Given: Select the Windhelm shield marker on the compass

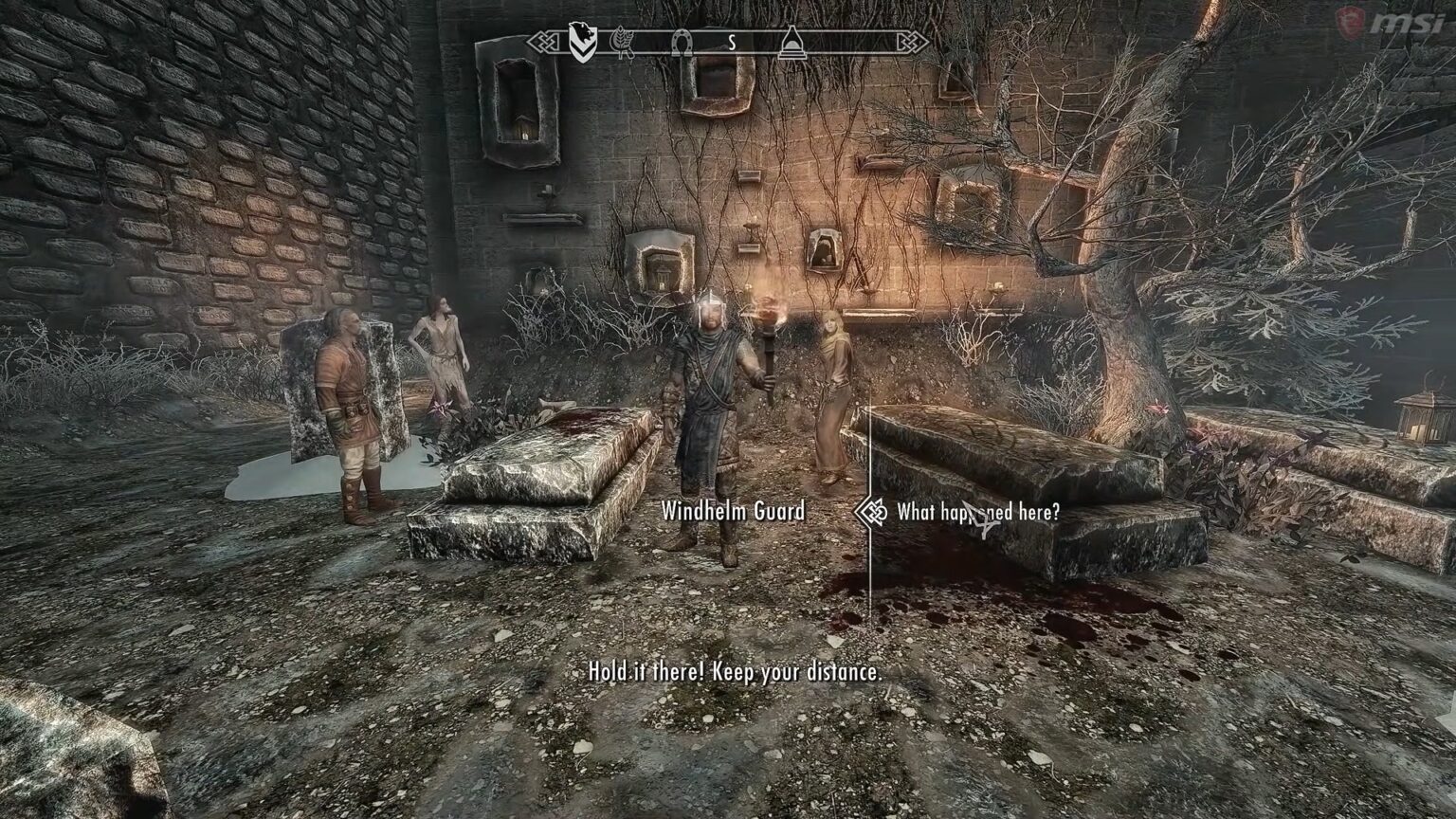Looking at the screenshot, I should click(x=585, y=42).
